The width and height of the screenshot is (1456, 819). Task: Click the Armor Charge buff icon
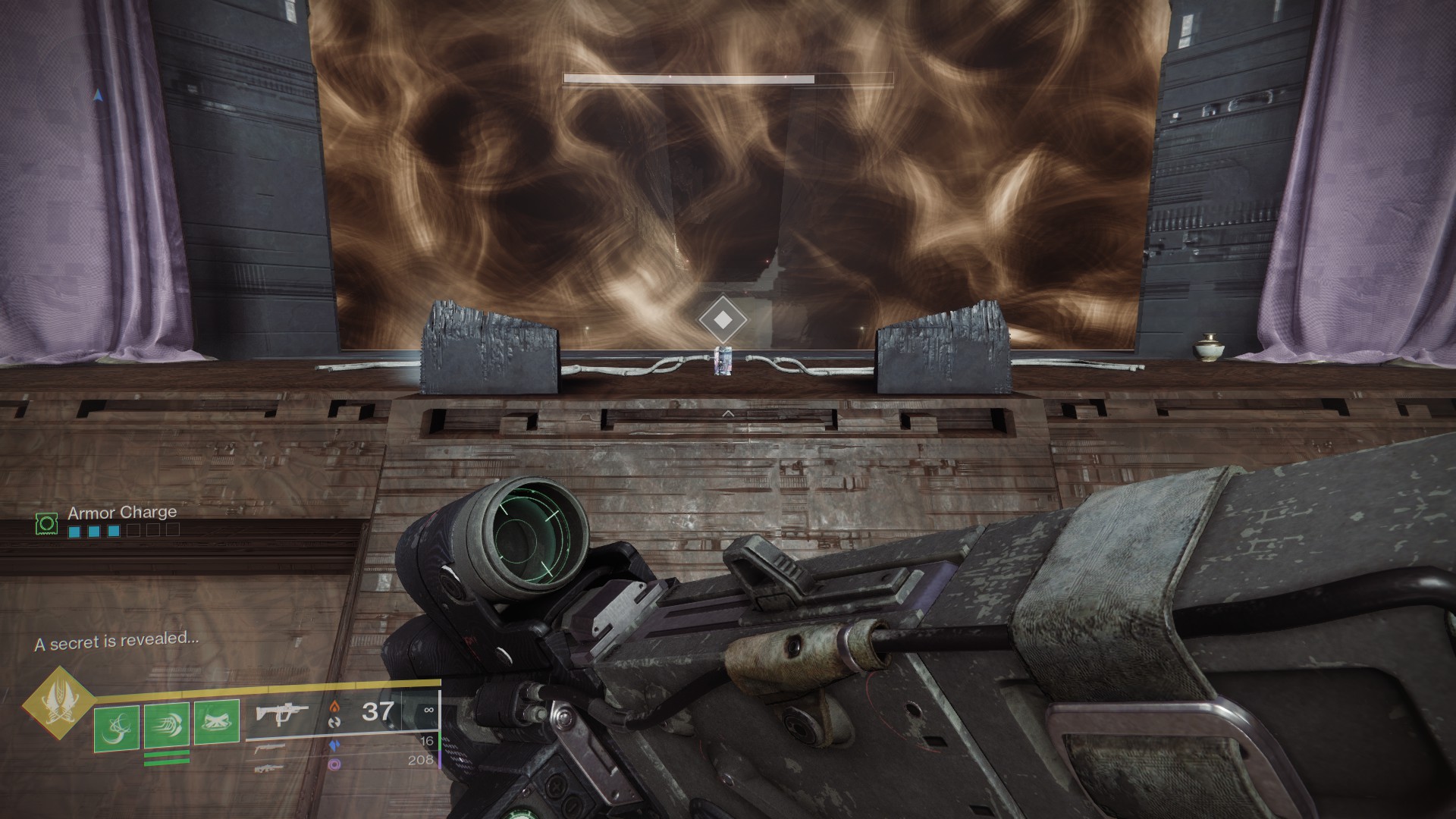pos(47,522)
